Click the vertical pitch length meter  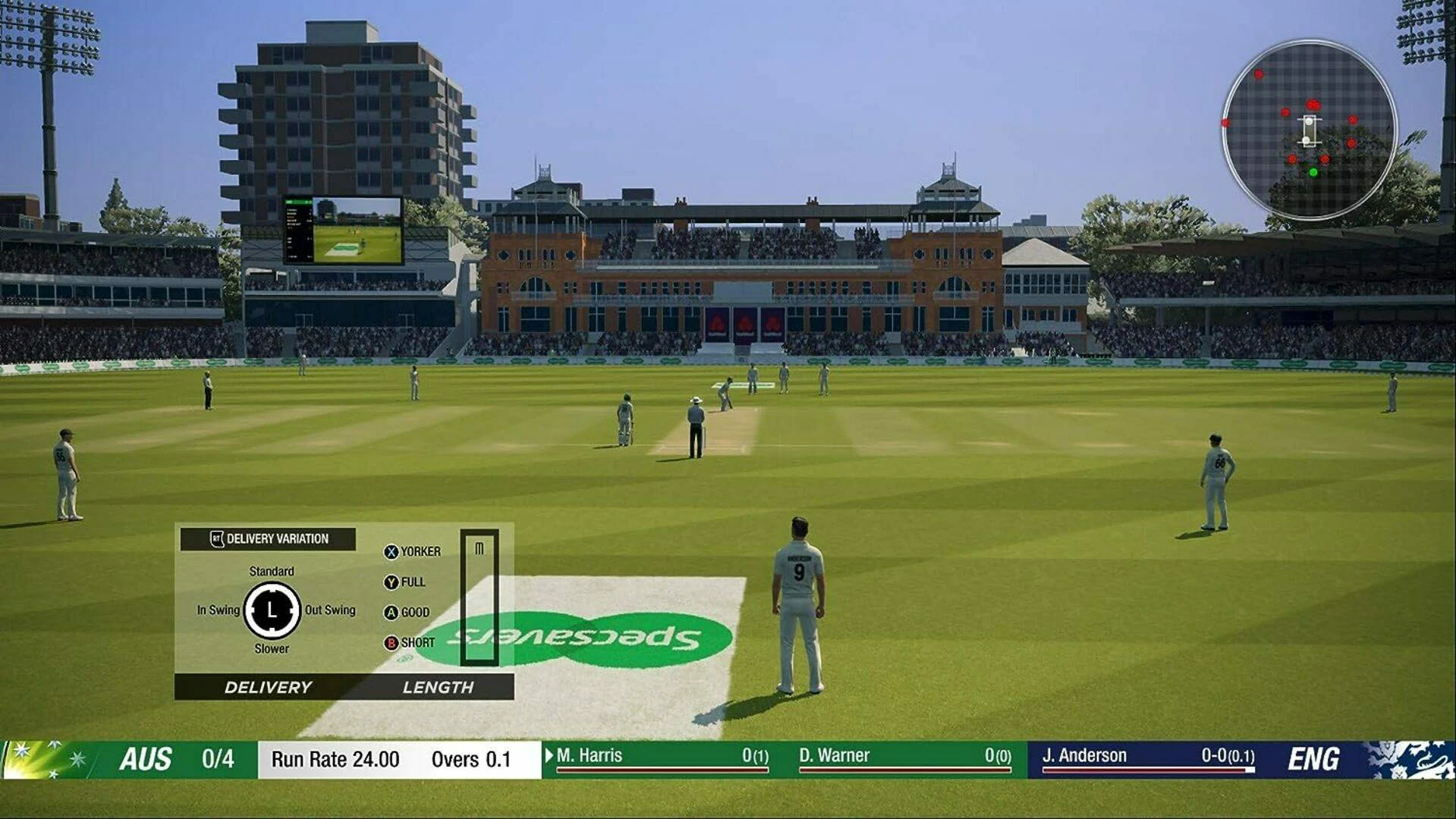click(480, 598)
